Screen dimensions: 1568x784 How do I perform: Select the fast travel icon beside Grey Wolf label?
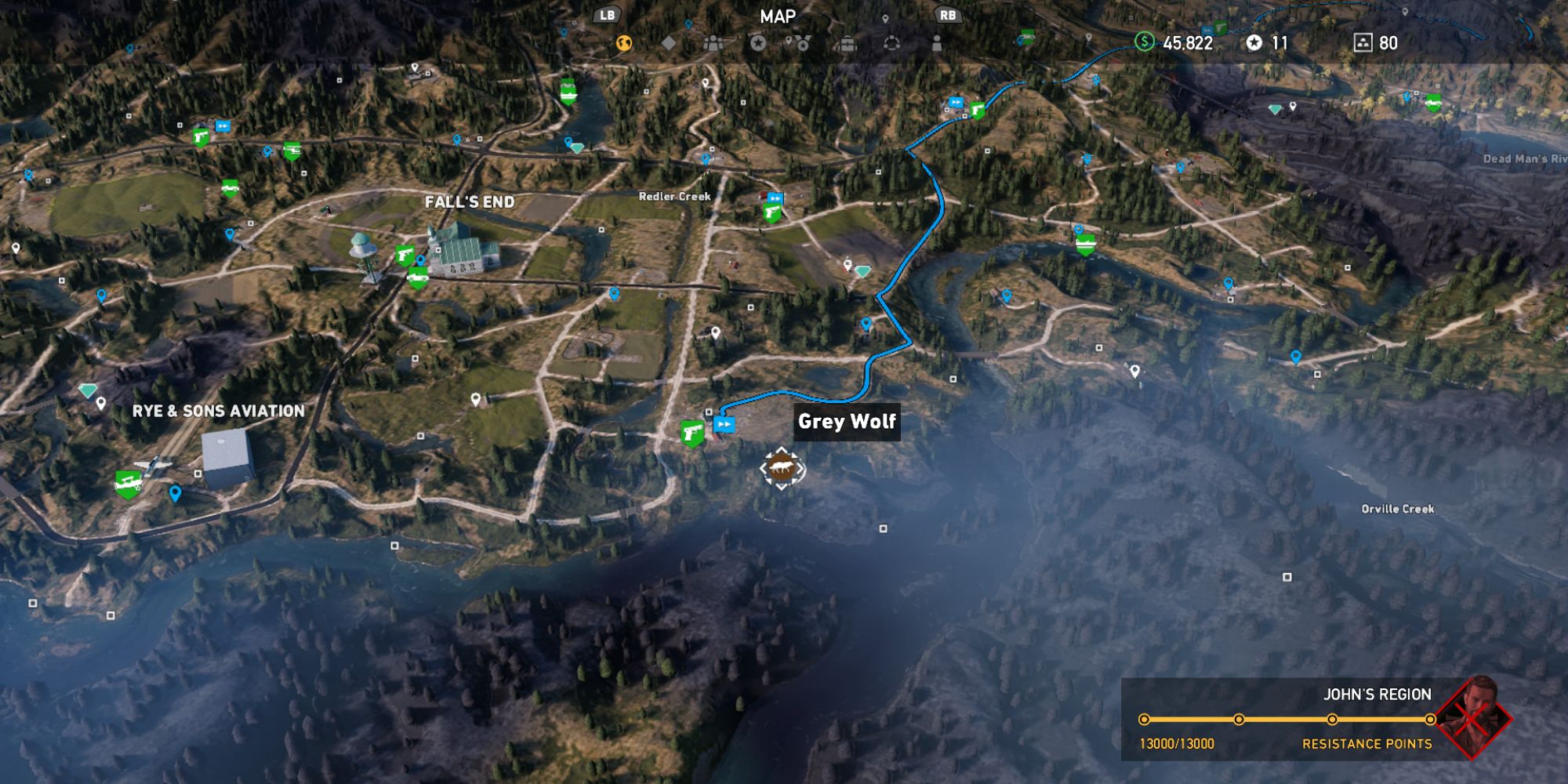(x=724, y=425)
